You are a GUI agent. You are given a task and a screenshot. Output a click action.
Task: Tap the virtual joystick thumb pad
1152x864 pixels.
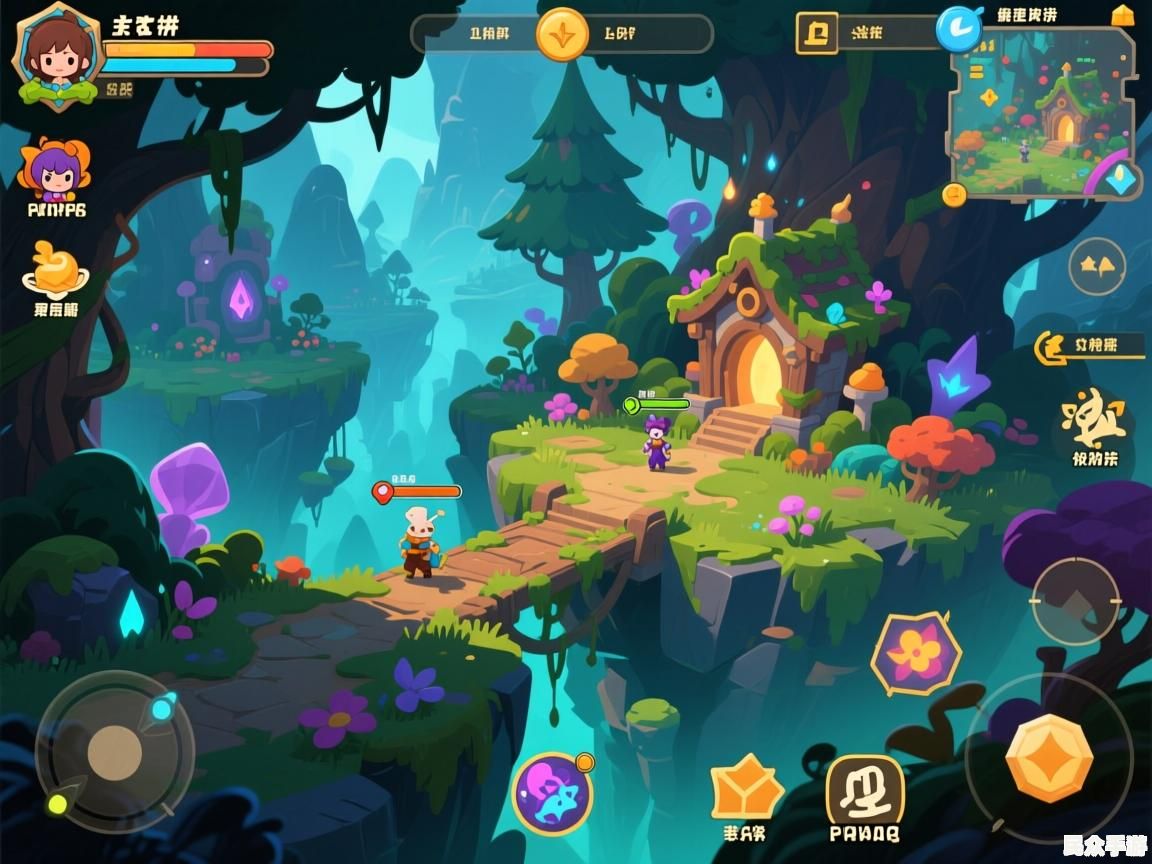coord(114,751)
